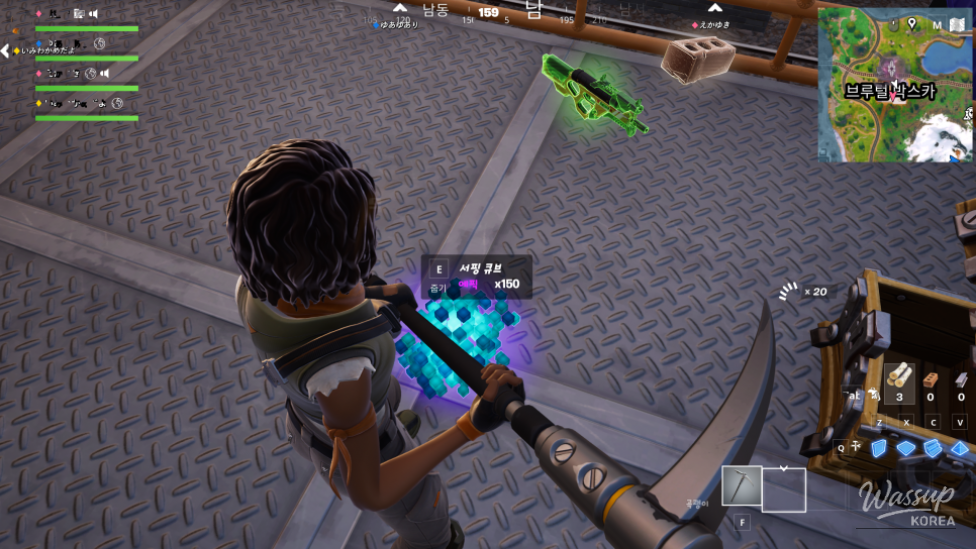Click the folded map icon on the minimap
This screenshot has height=549, width=976.
pyautogui.click(x=959, y=24)
